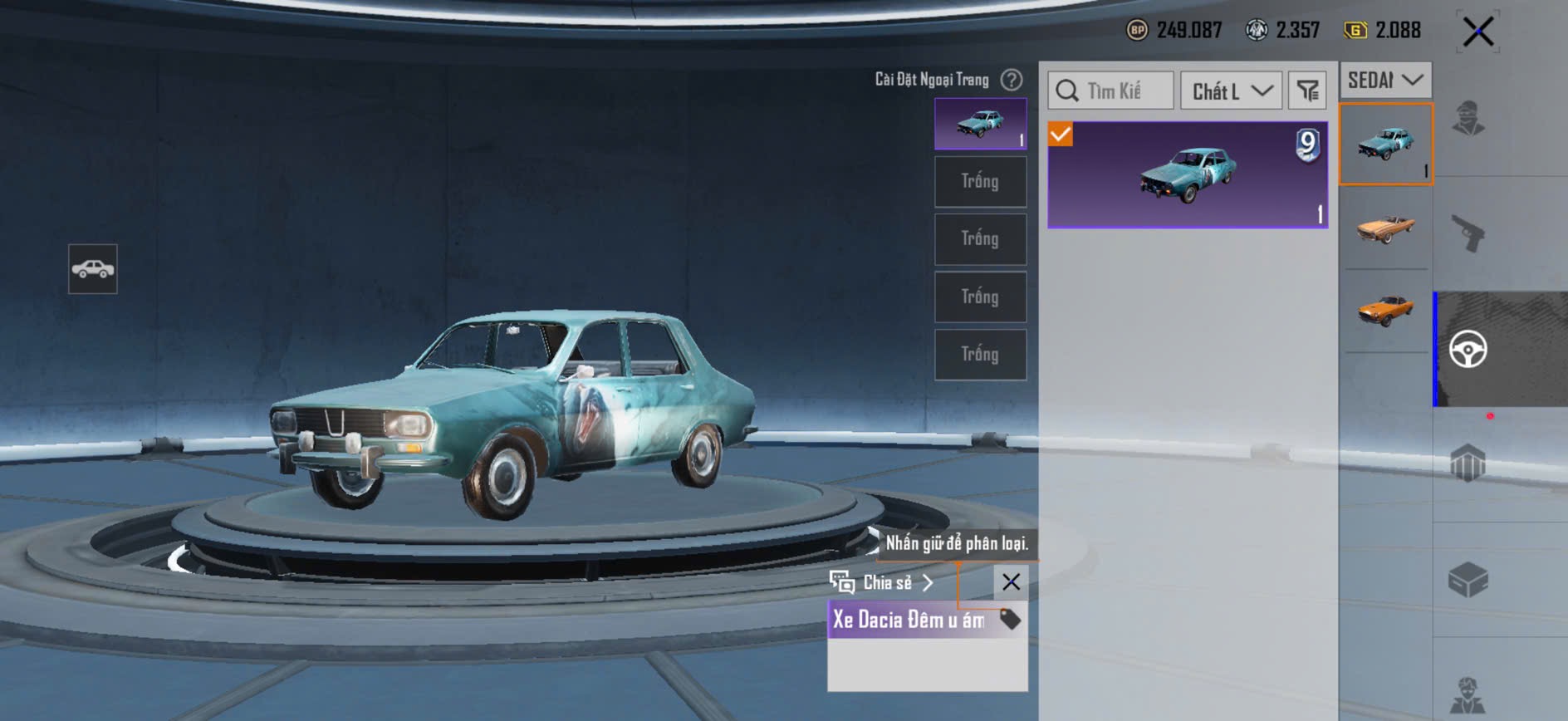This screenshot has height=721, width=1568.
Task: Click the filter funnel button
Action: [x=1307, y=91]
